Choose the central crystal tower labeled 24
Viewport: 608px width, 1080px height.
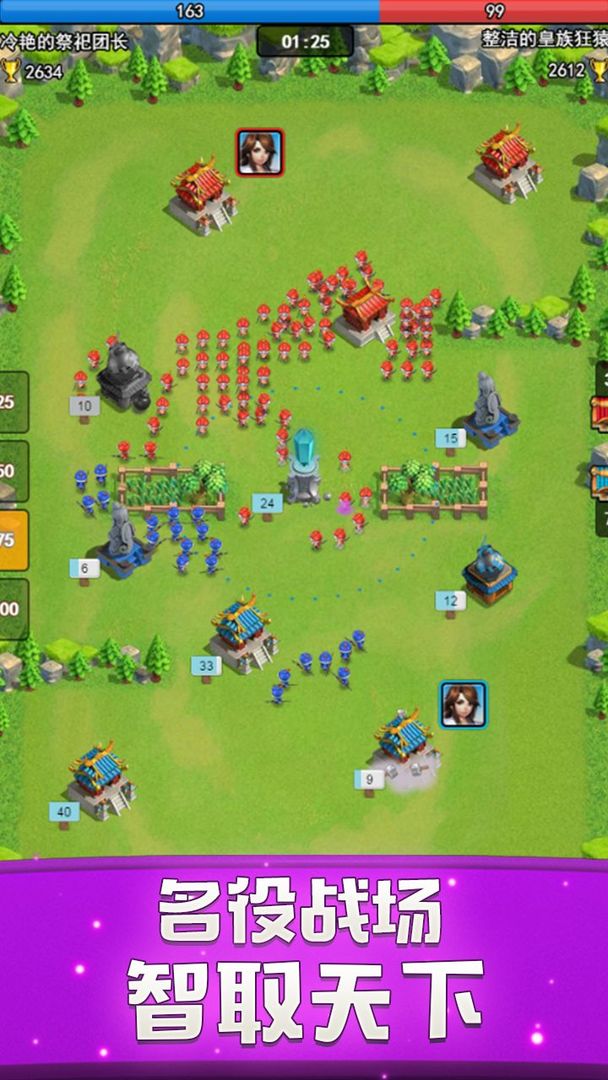tap(302, 466)
